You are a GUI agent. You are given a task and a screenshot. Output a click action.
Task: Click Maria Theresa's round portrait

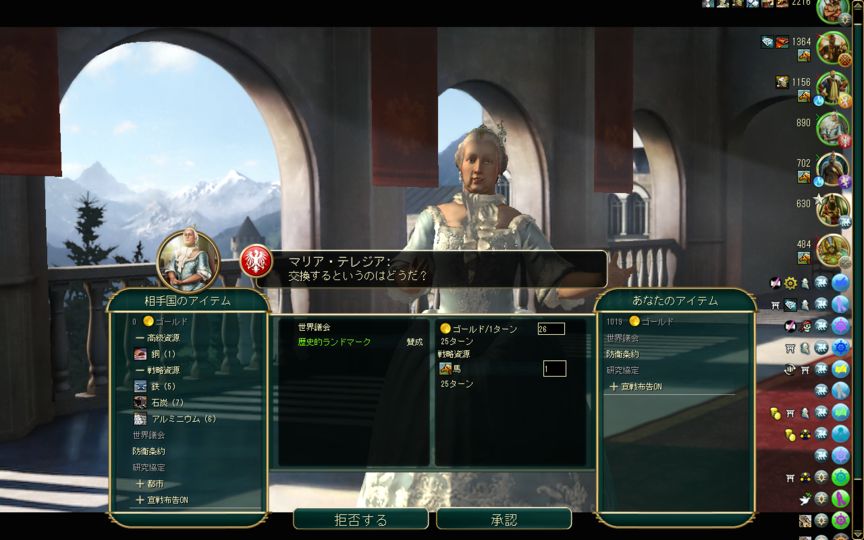(188, 261)
